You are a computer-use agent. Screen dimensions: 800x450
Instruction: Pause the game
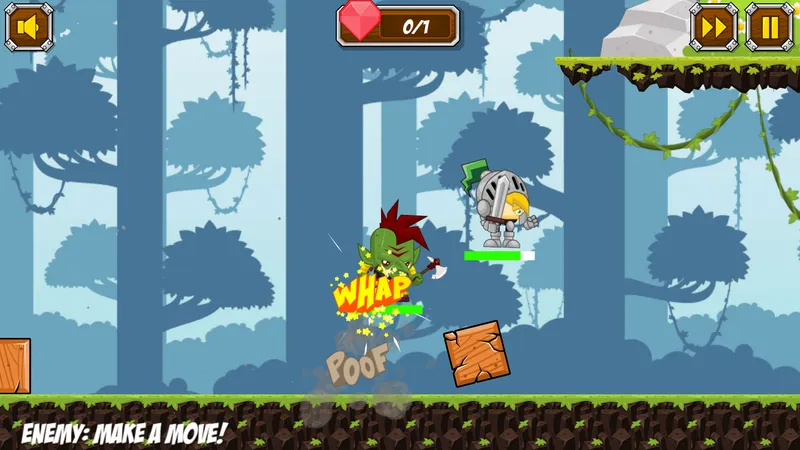(770, 27)
